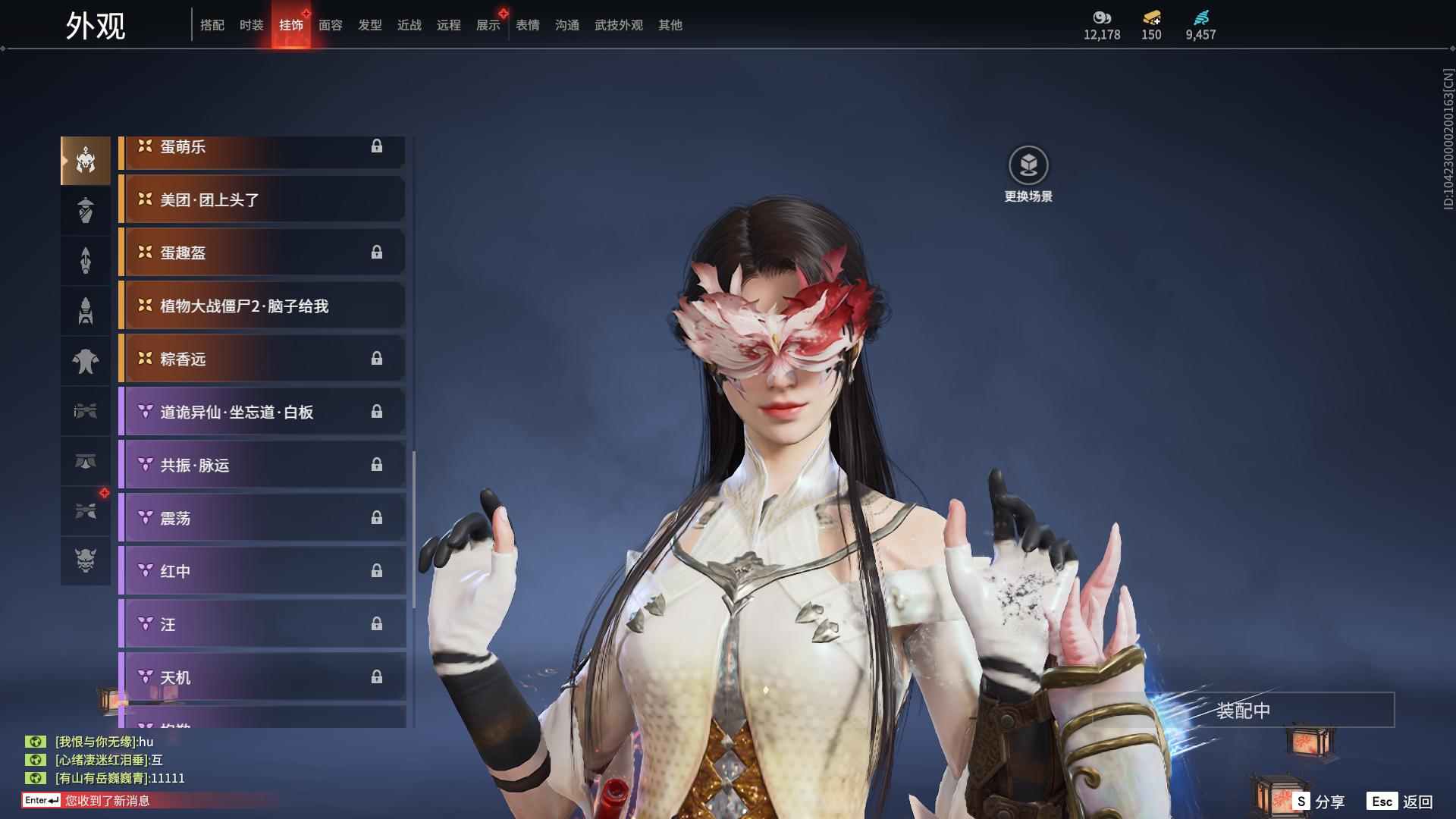The height and width of the screenshot is (819, 1456).
Task: Select the 美团·团上头了 accessory
Action: tap(262, 199)
